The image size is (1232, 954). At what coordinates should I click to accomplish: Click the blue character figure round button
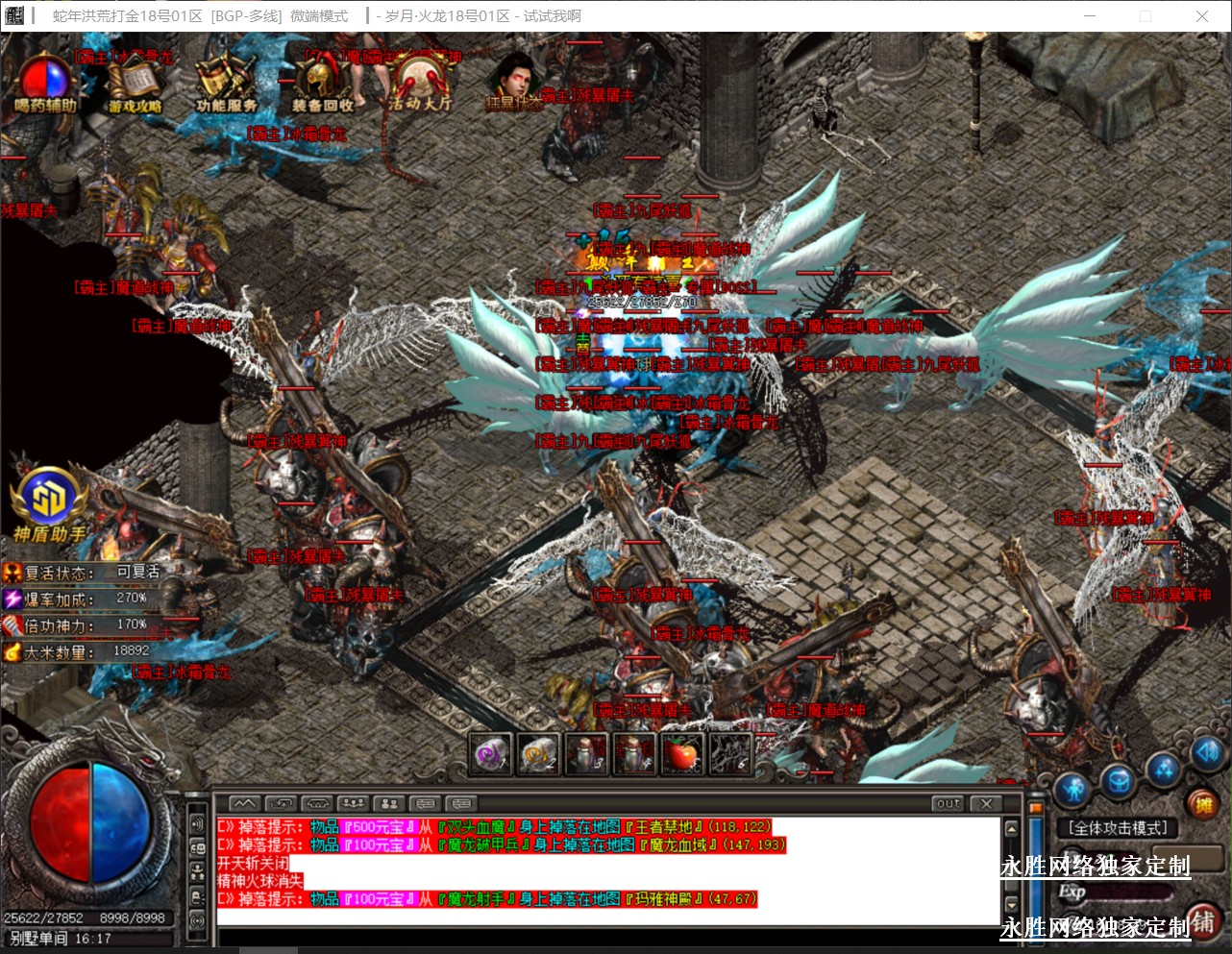pyautogui.click(x=1073, y=790)
